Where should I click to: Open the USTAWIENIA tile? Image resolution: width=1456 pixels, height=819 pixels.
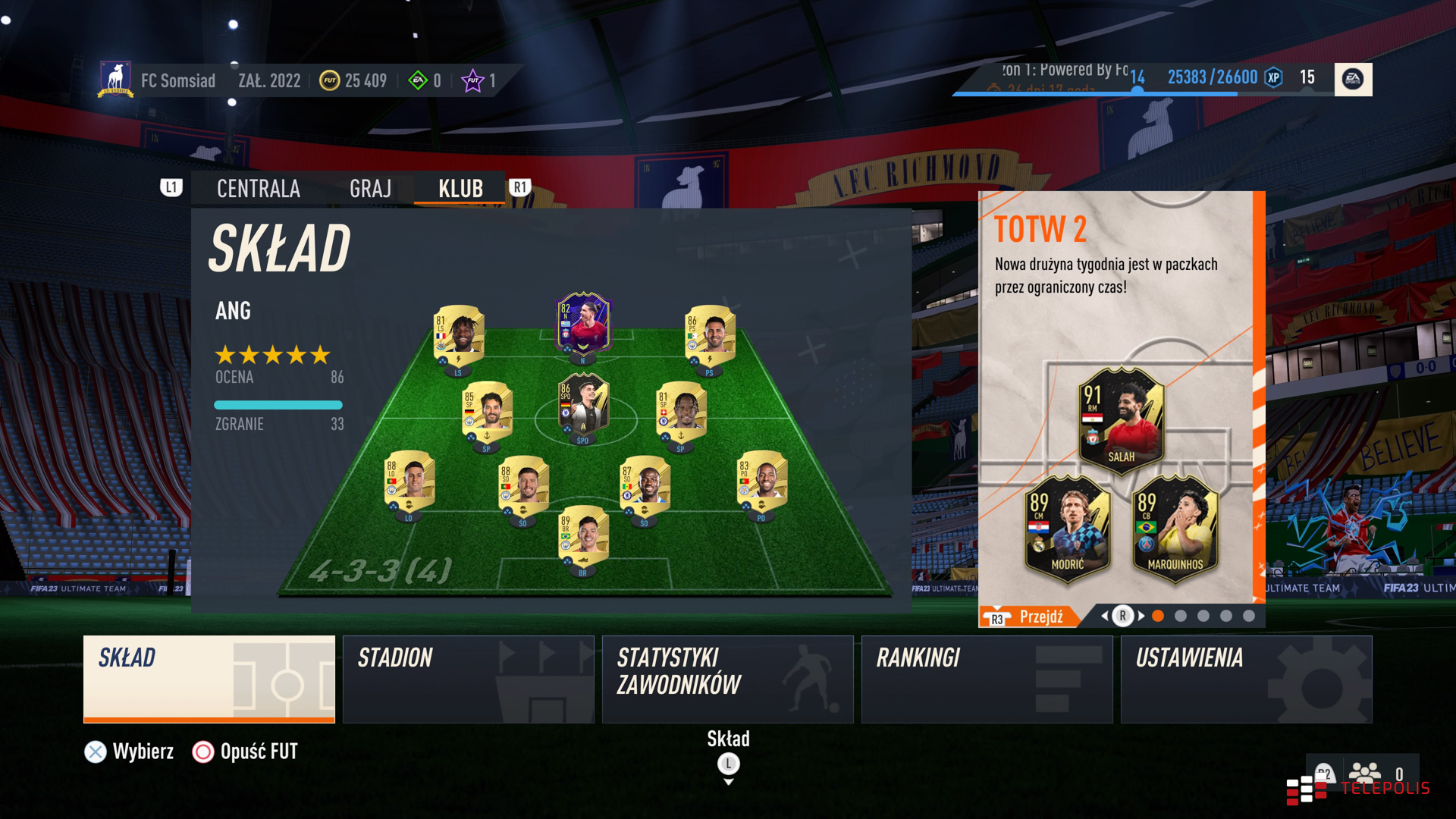click(x=1246, y=679)
